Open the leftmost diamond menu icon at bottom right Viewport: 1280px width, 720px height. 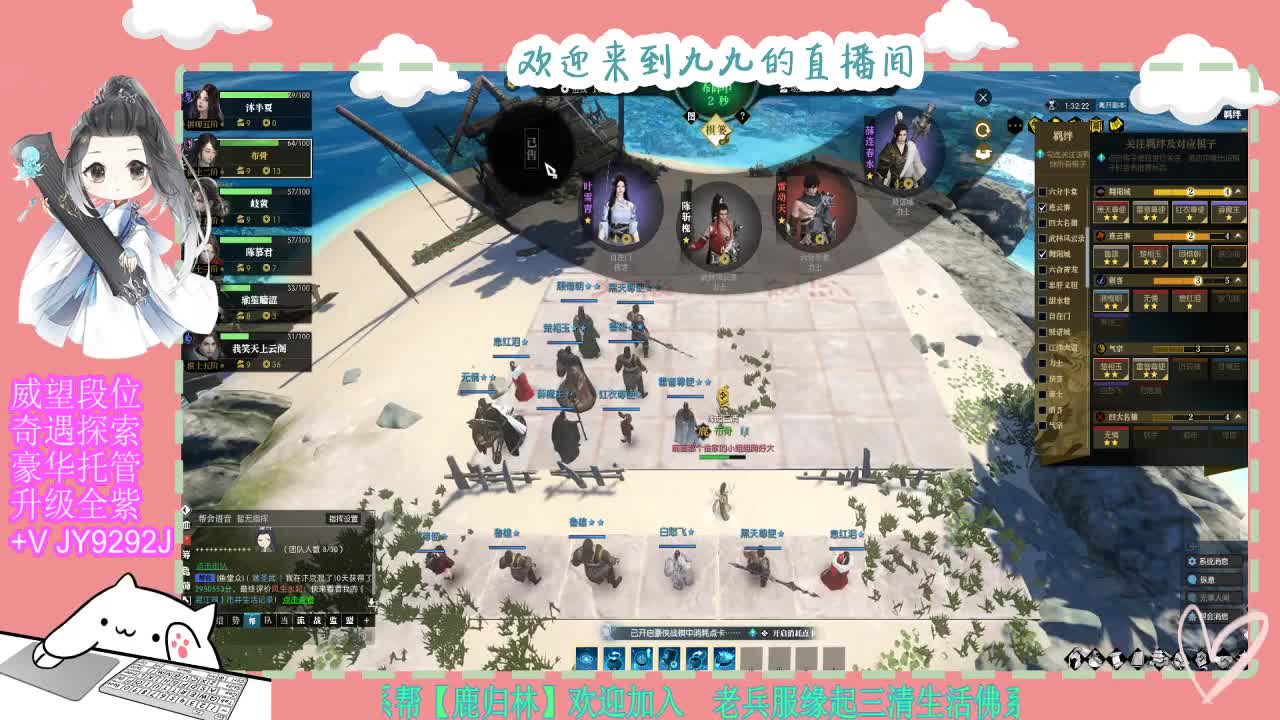[1075, 657]
